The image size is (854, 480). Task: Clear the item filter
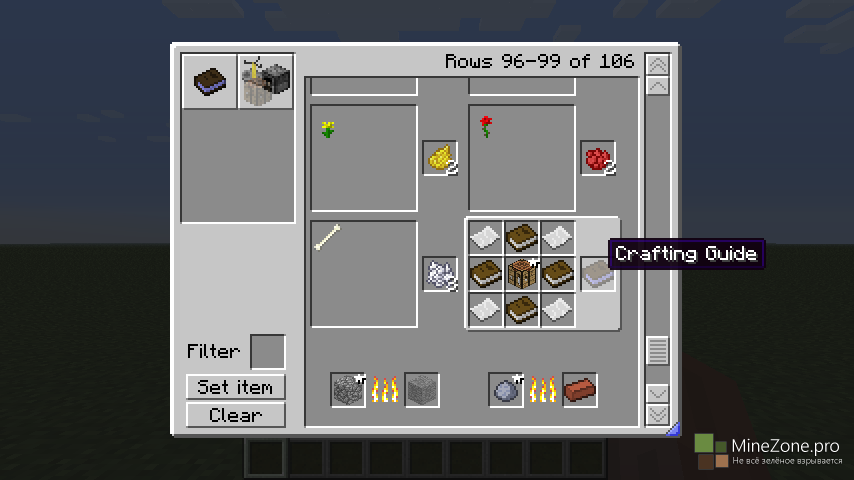pos(235,415)
